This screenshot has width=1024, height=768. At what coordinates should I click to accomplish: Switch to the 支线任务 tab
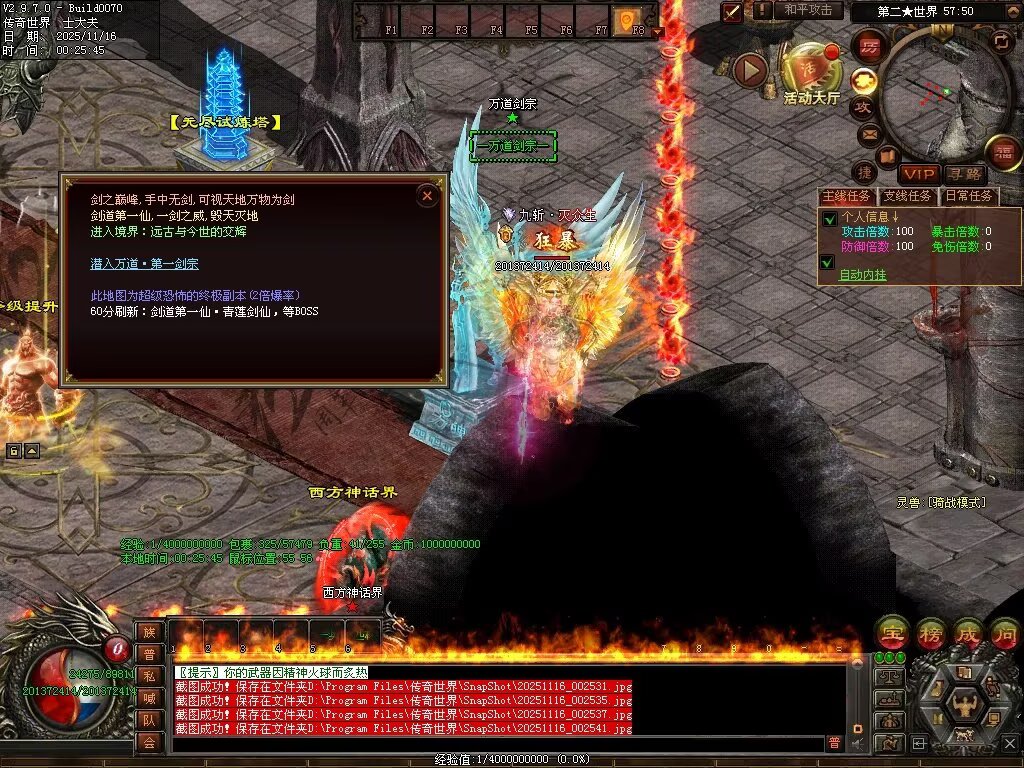[908, 196]
